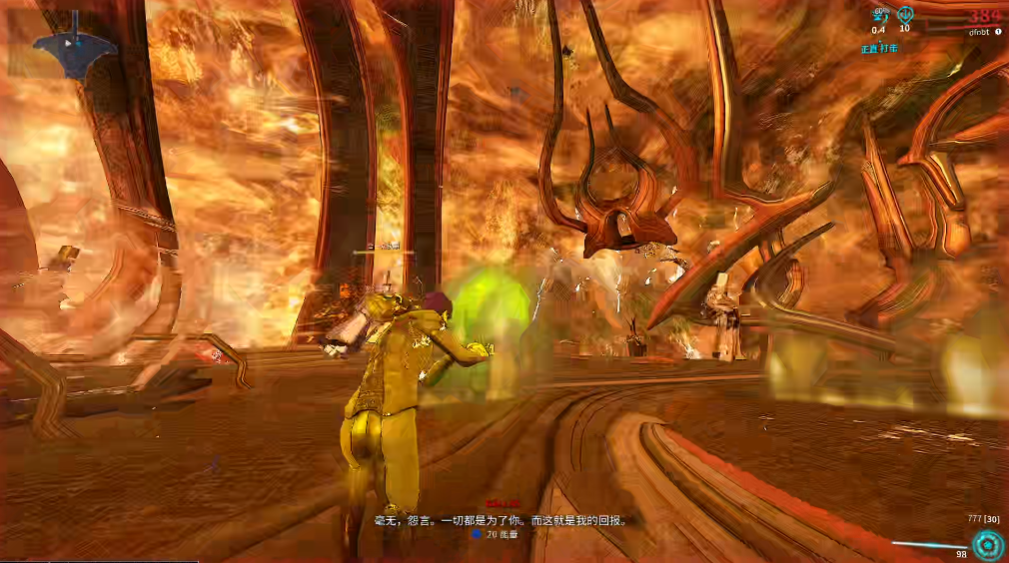Image resolution: width=1009 pixels, height=563 pixels.
Task: Click the buff icon labeled 0.4
Action: [880, 15]
